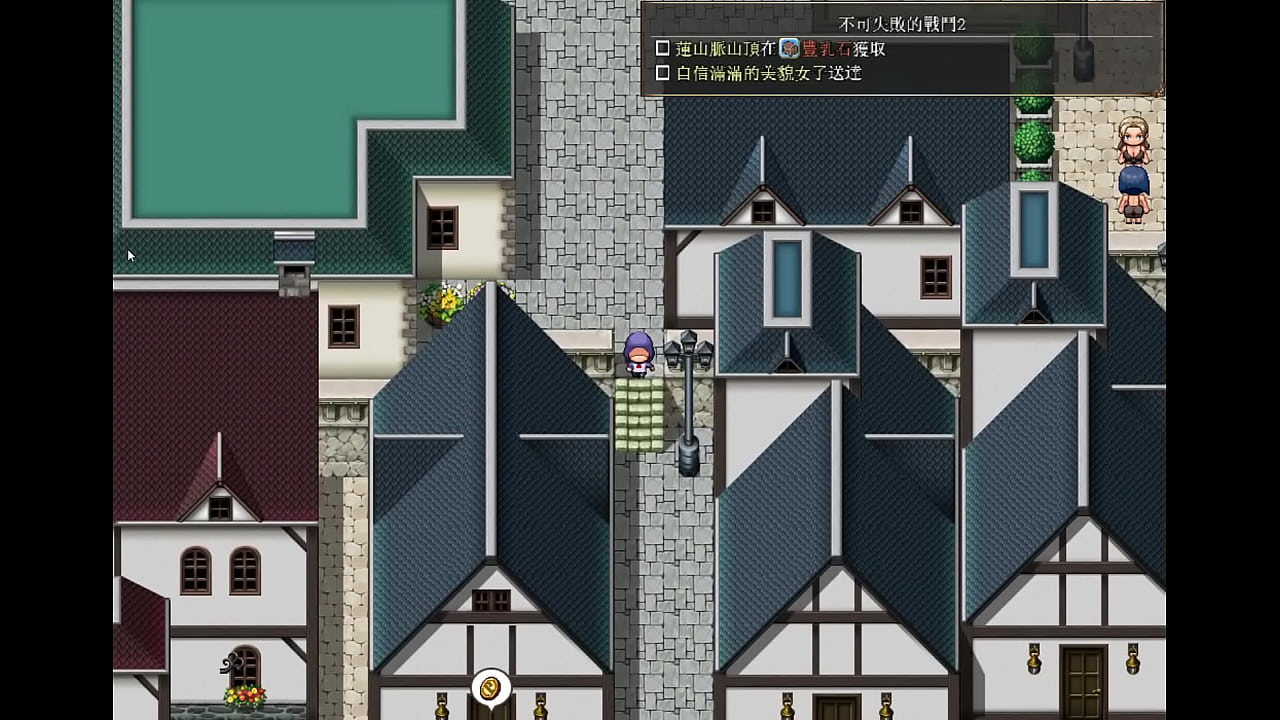Click the street lamp post beside the player
This screenshot has height=720, width=1280.
click(690, 400)
